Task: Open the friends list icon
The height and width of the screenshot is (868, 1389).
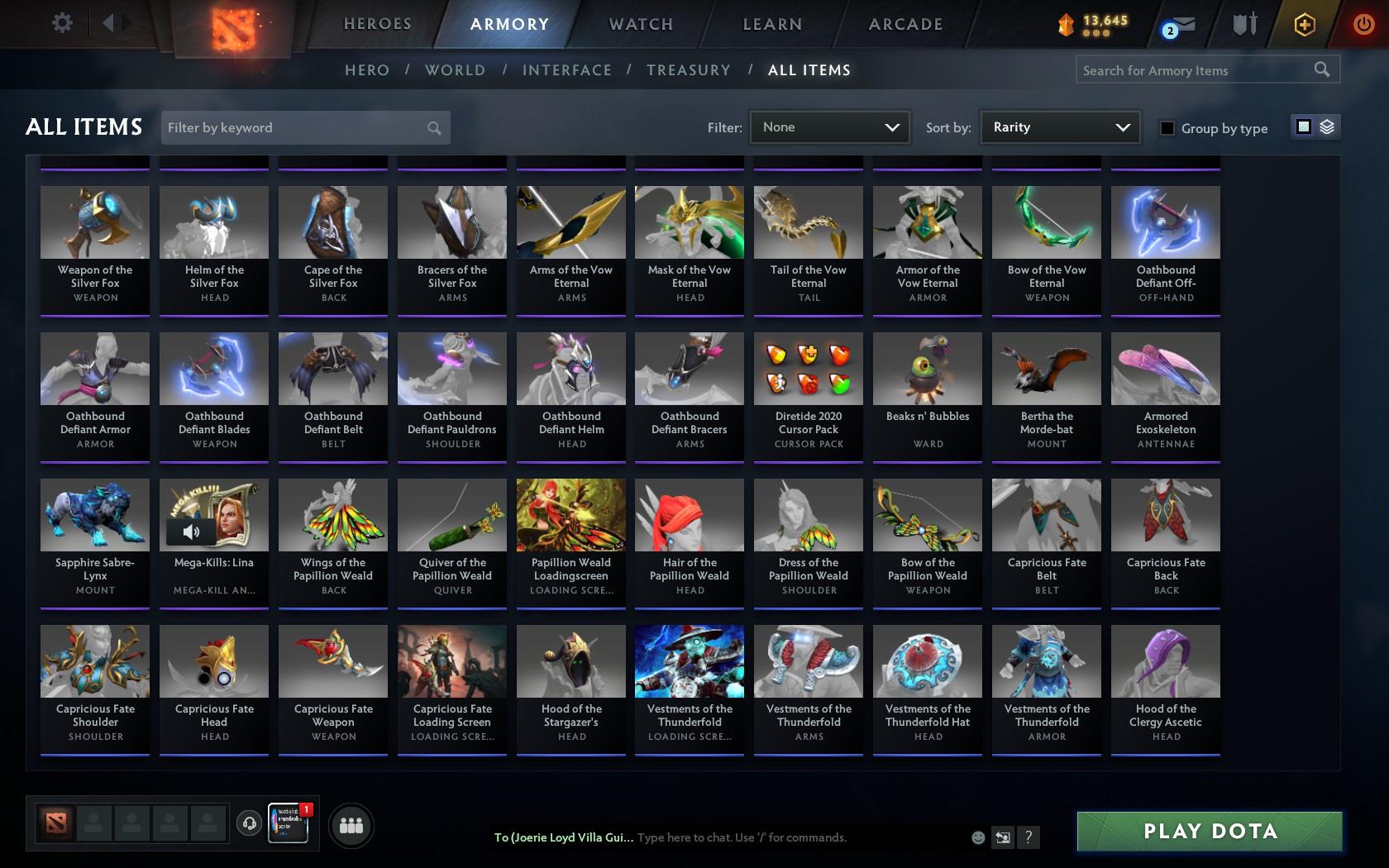Action: pos(351,825)
